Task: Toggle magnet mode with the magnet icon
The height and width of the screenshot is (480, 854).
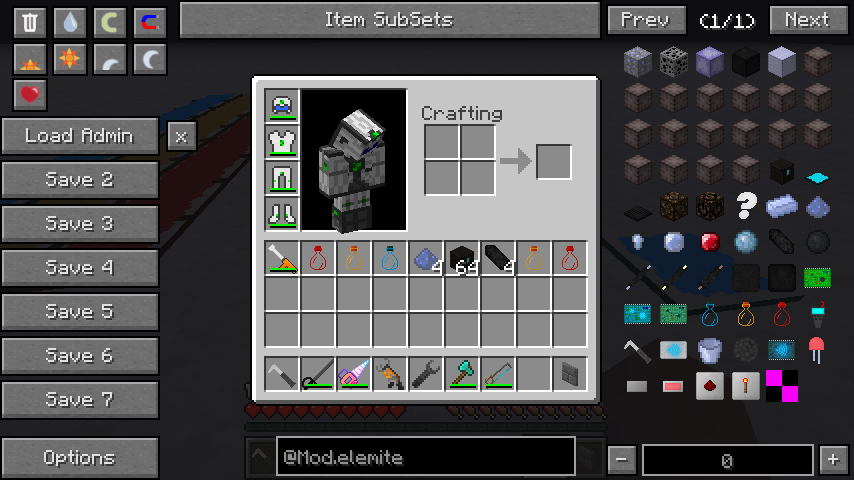Action: point(150,22)
